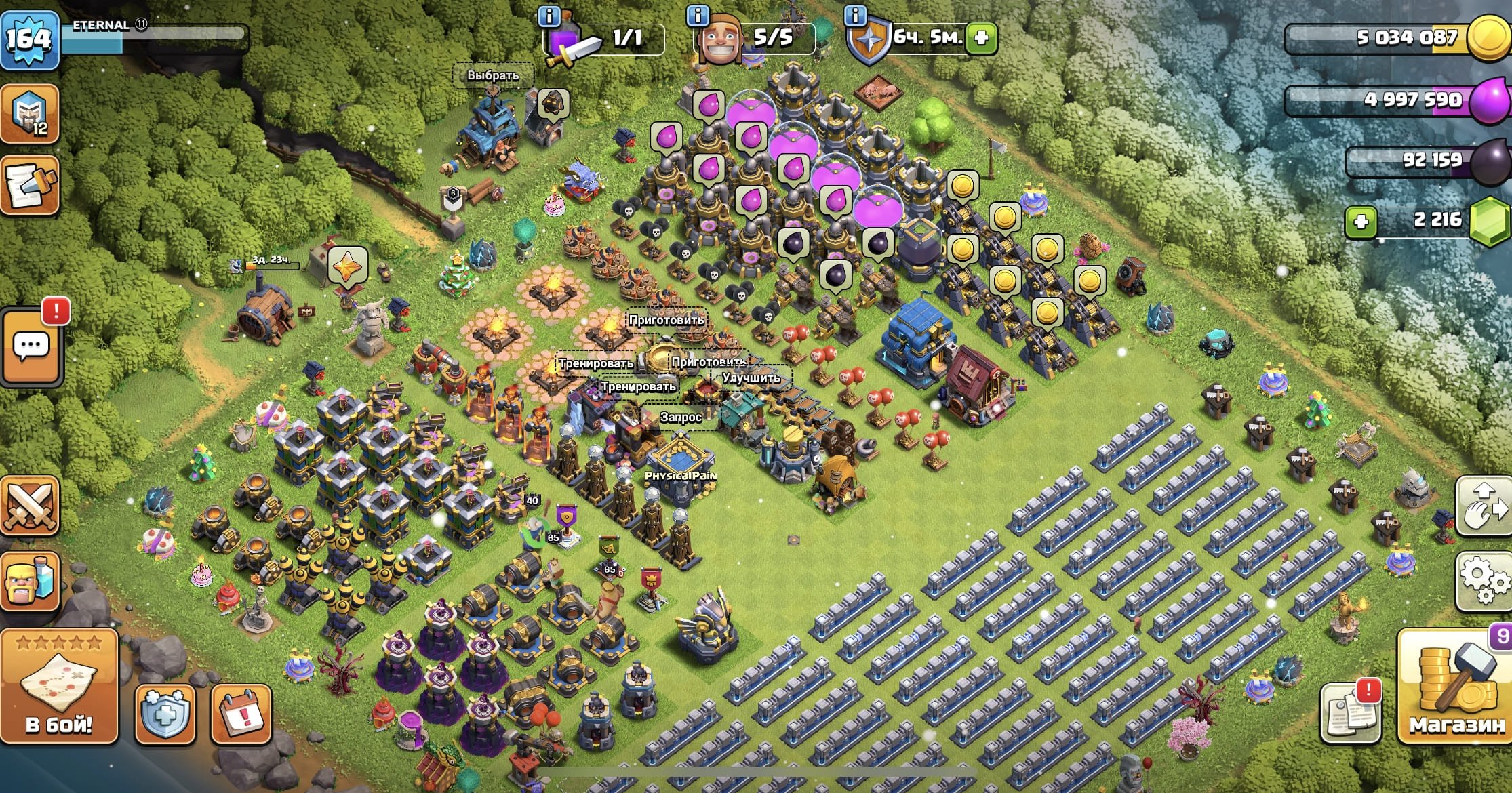Open the settings gears menu
Screen dimensions: 1512x793
[1484, 581]
